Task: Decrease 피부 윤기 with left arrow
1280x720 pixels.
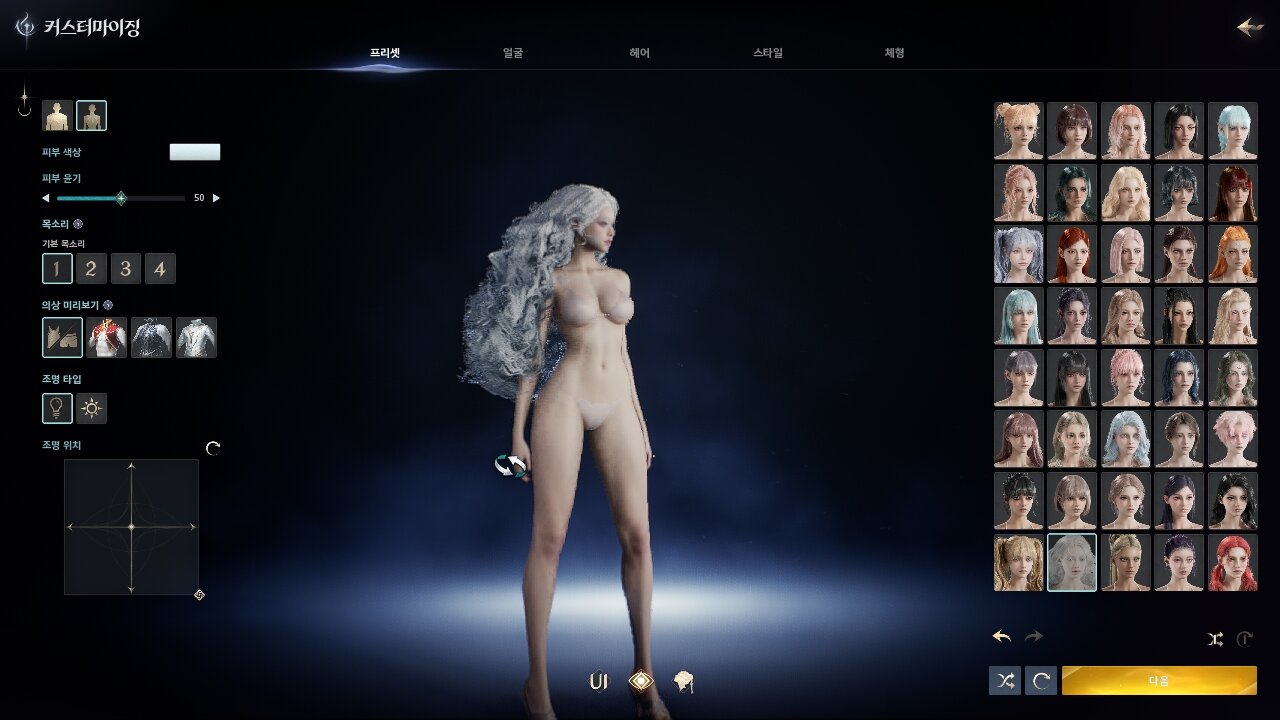Action: pos(45,198)
